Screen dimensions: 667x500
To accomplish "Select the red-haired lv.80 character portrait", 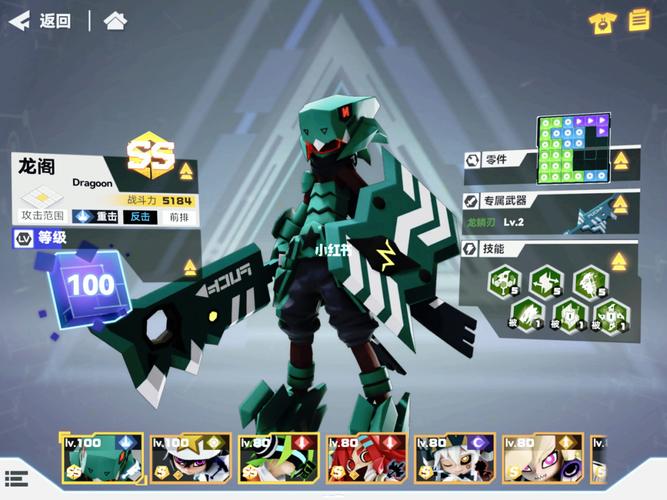I will pos(365,459).
